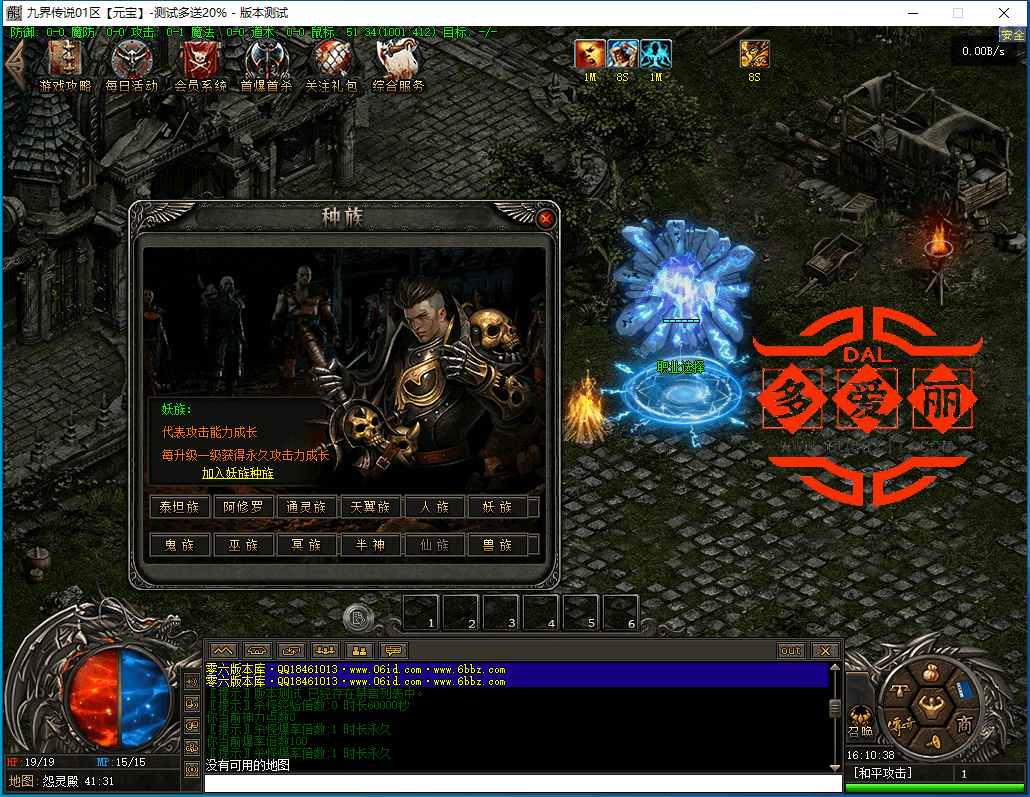
Task: Choose the 阿修罗 race button
Action: click(x=243, y=507)
